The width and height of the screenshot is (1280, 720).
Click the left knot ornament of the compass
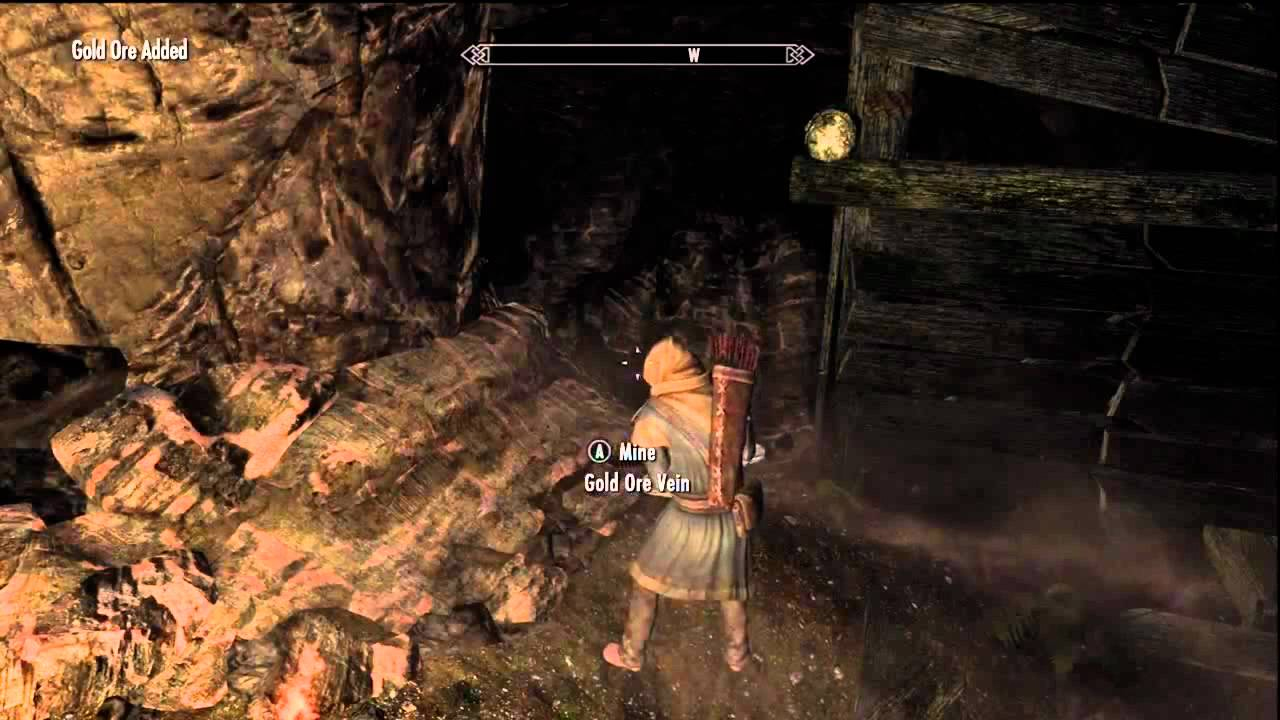point(477,57)
